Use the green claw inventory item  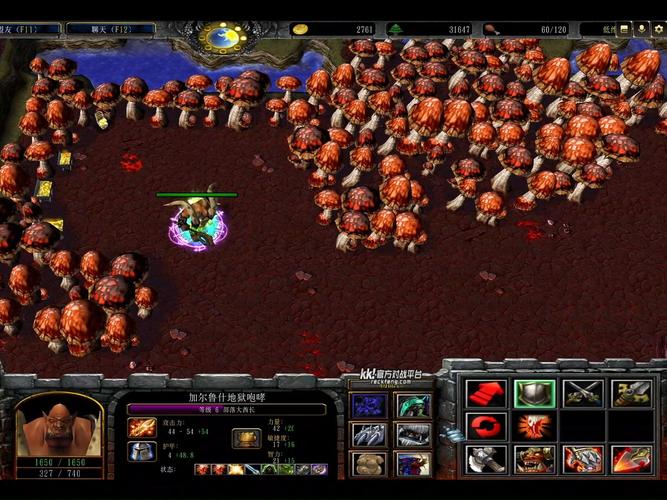click(412, 405)
